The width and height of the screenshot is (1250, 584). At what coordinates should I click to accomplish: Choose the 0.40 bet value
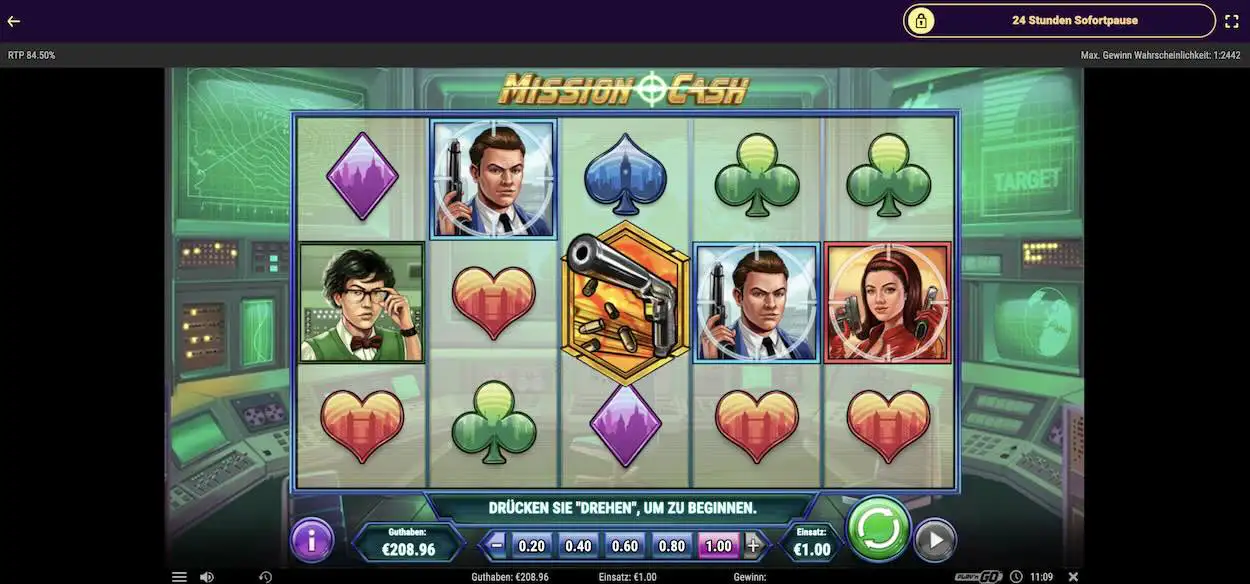click(578, 546)
